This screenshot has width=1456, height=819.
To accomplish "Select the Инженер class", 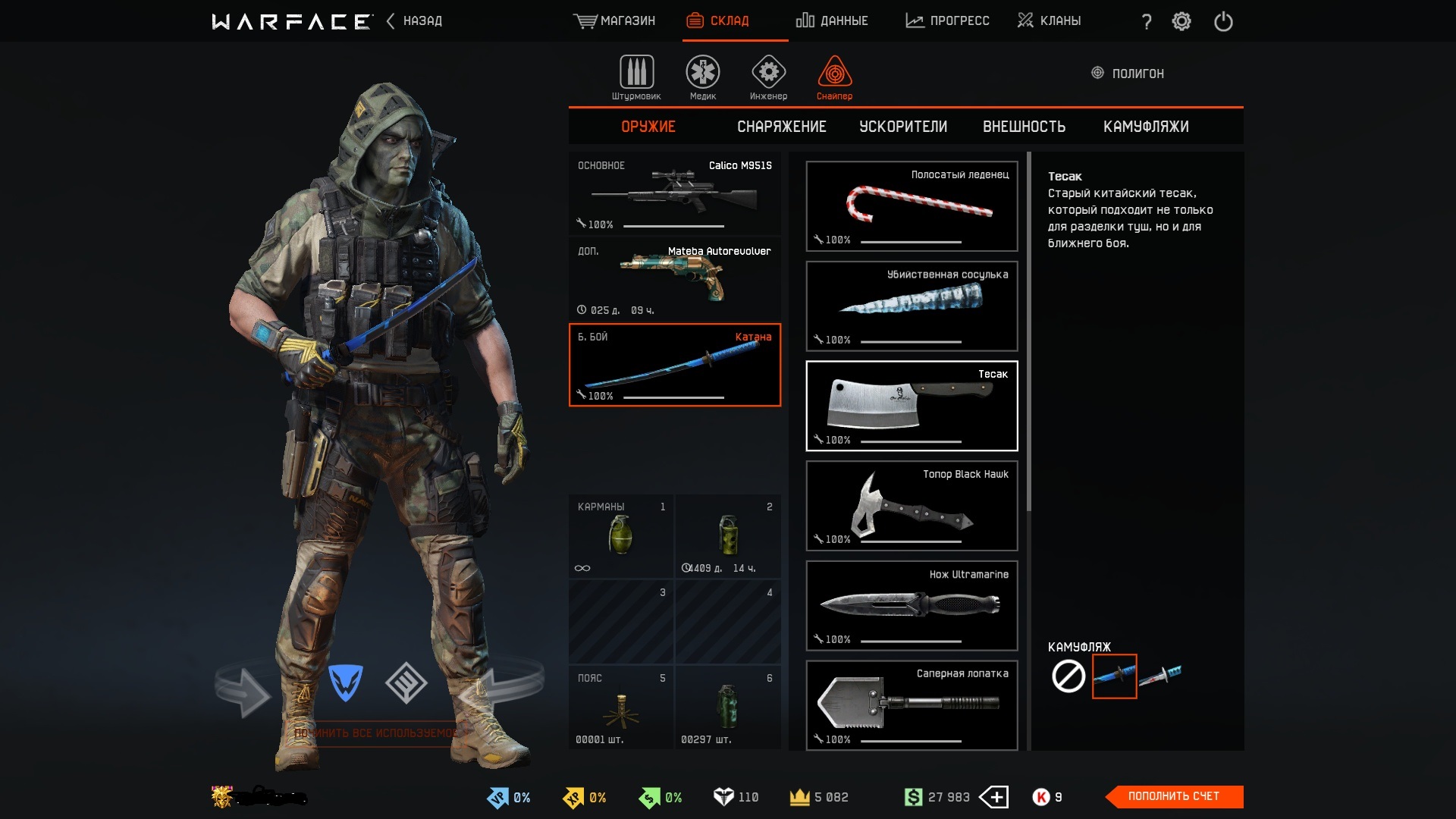I will (768, 77).
